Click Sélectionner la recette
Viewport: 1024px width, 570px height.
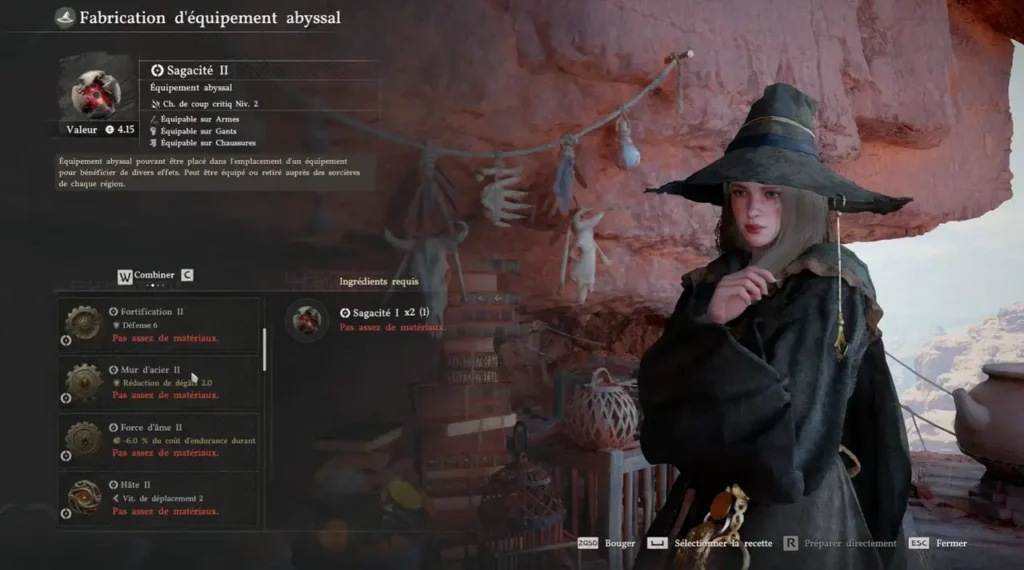coord(723,543)
